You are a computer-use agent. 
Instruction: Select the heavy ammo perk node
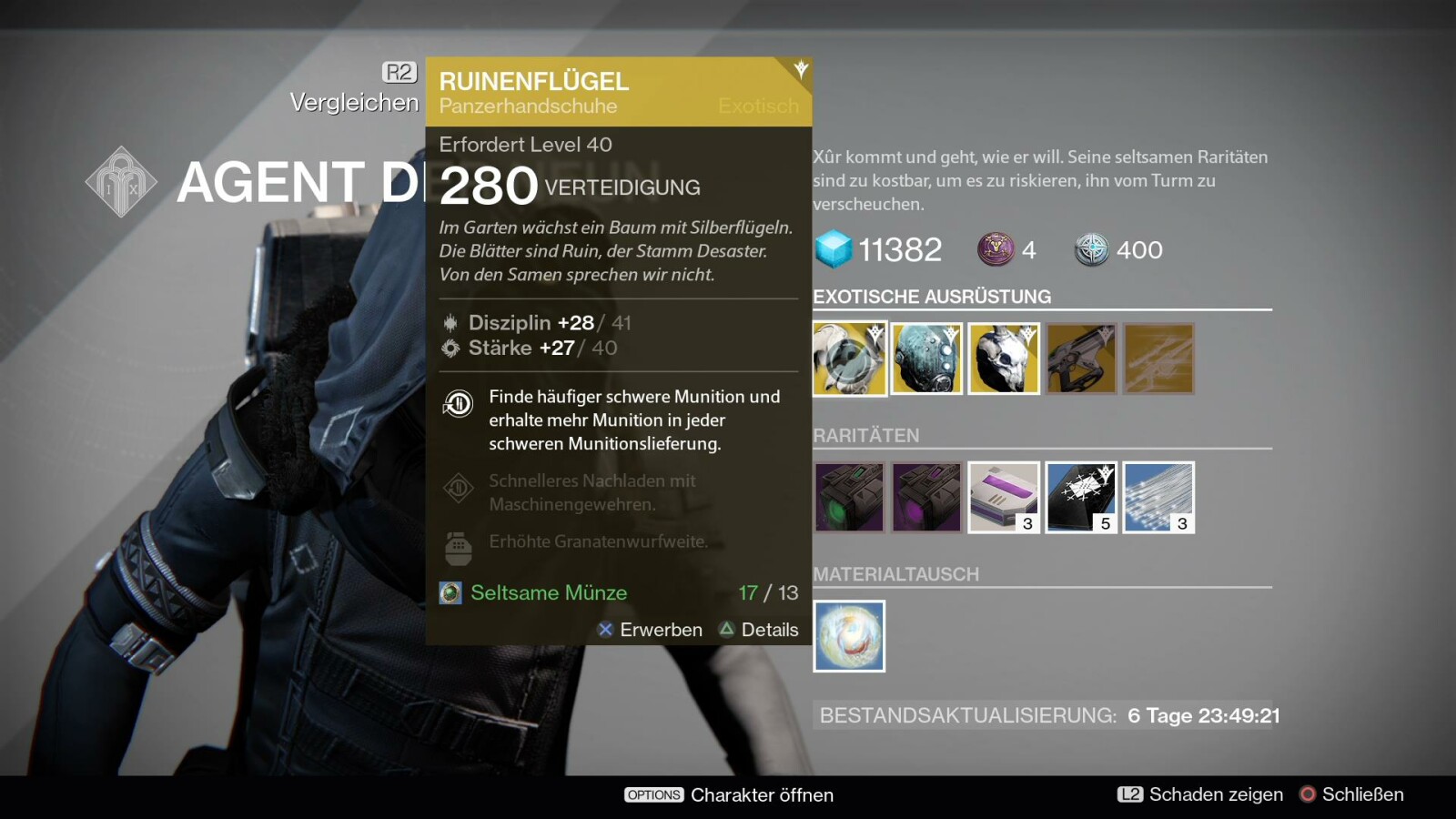click(x=459, y=403)
